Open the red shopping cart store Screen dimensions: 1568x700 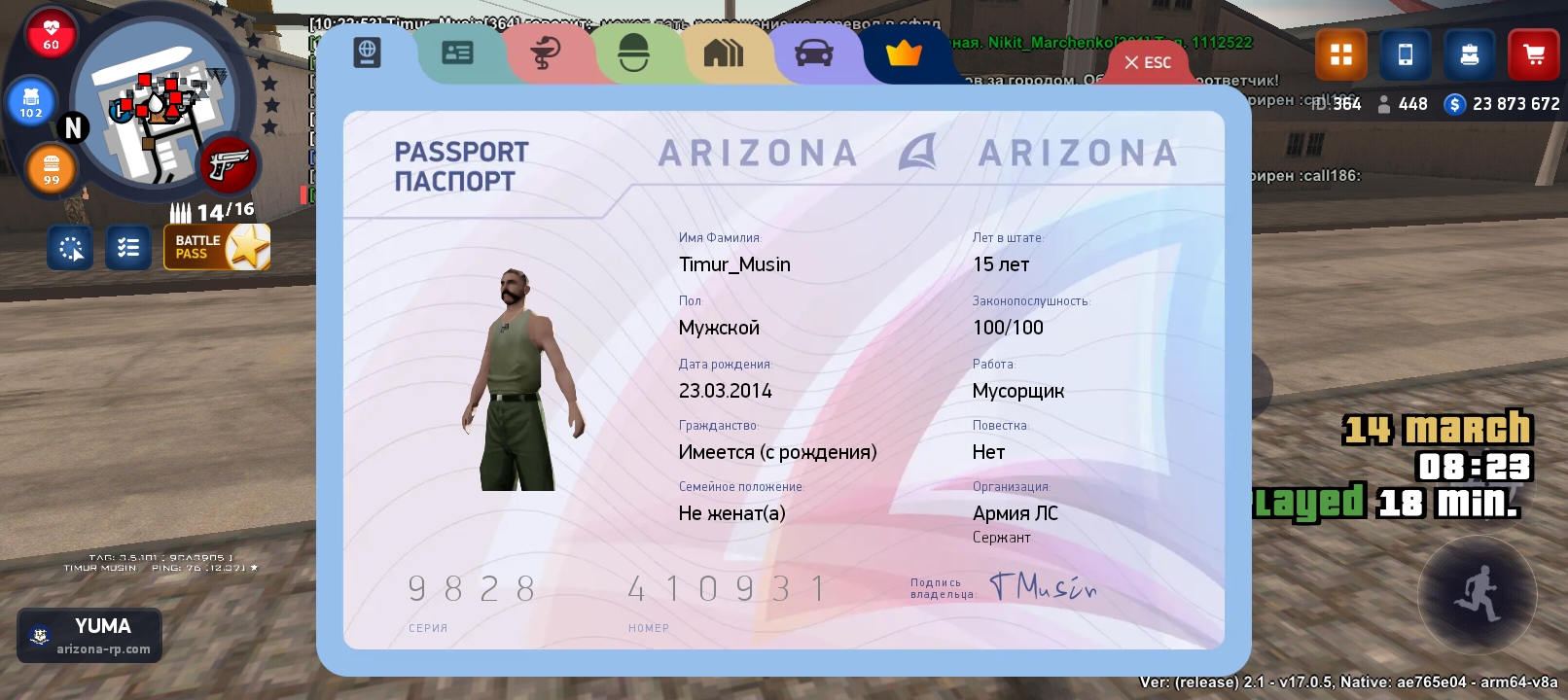1534,54
